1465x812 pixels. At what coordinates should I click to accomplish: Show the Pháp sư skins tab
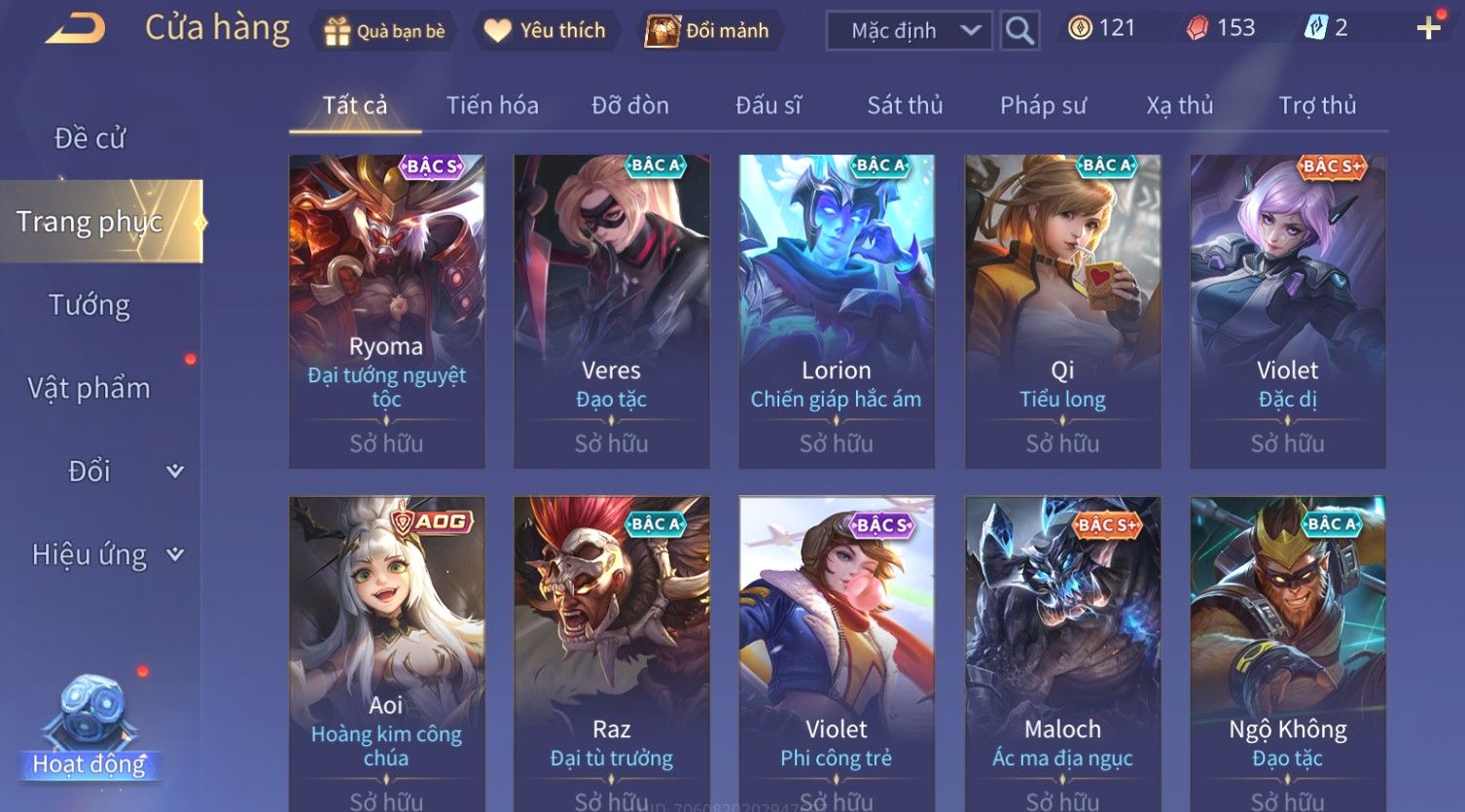click(1043, 105)
